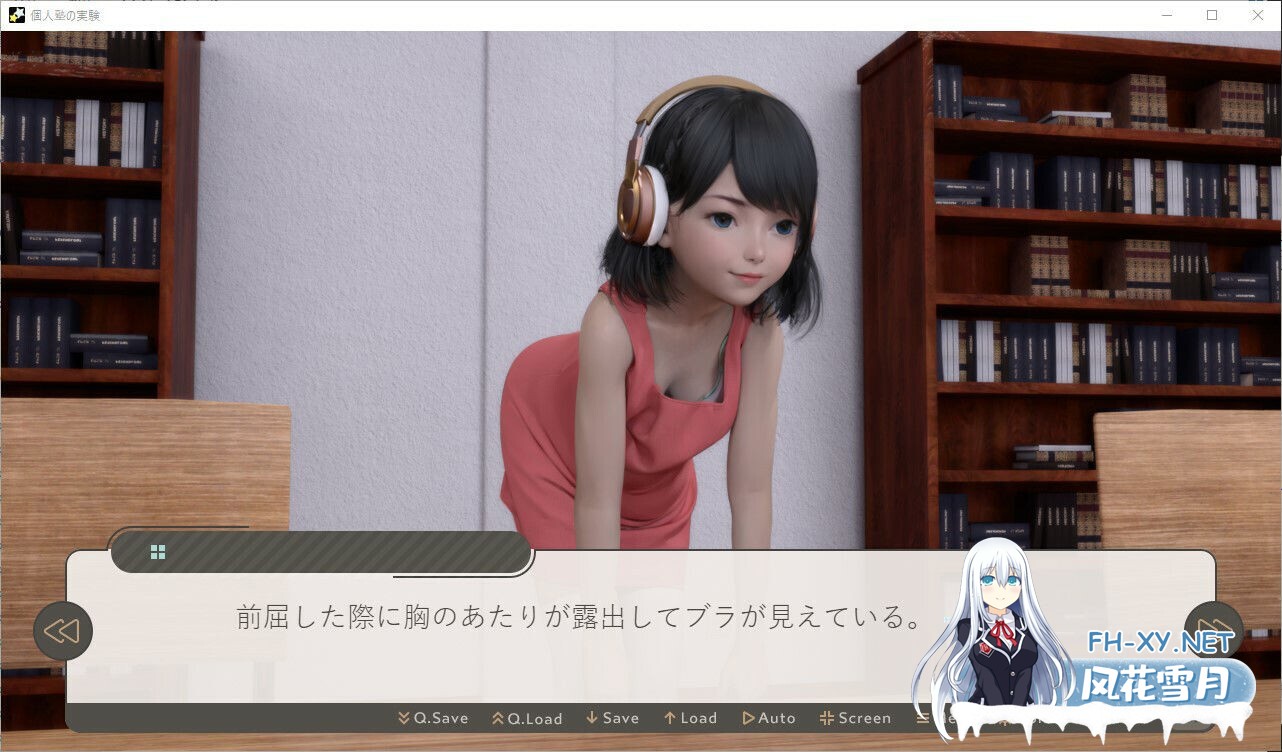Select the Q.Save double-down chevron icon
This screenshot has width=1282, height=752.
coord(403,717)
